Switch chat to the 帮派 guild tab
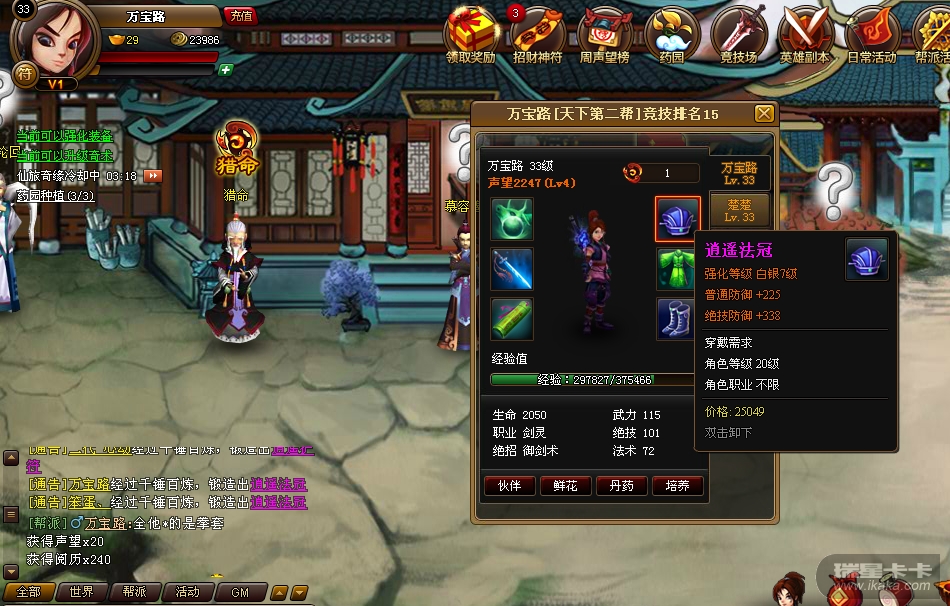950x606 pixels. click(134, 592)
